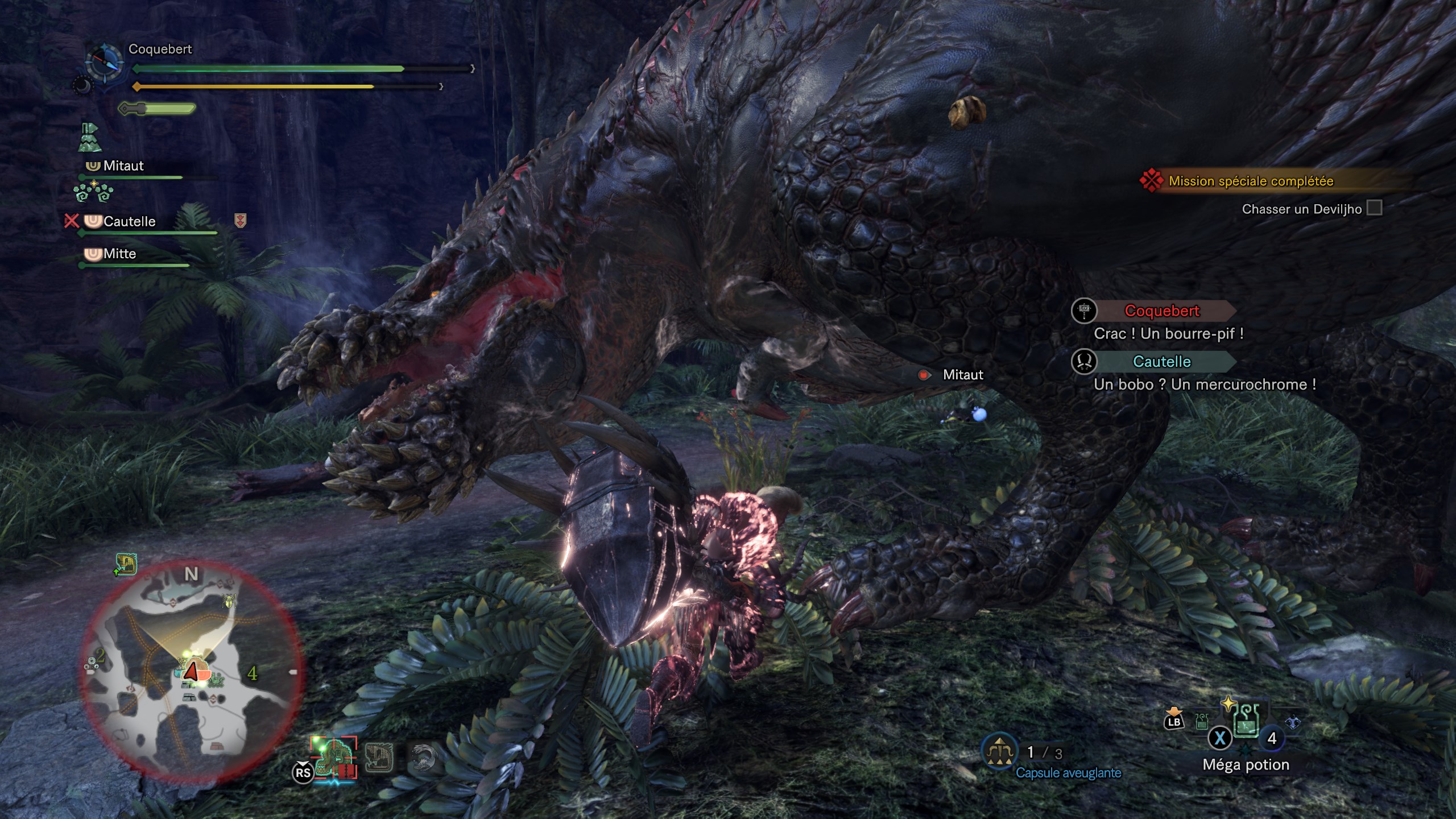Select the grey swirling wave monster icon

point(423,758)
